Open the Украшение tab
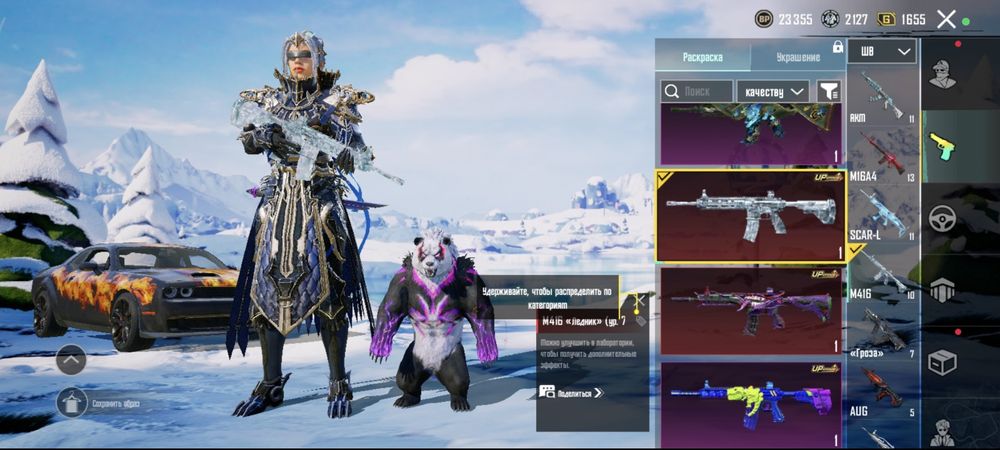 tap(797, 57)
